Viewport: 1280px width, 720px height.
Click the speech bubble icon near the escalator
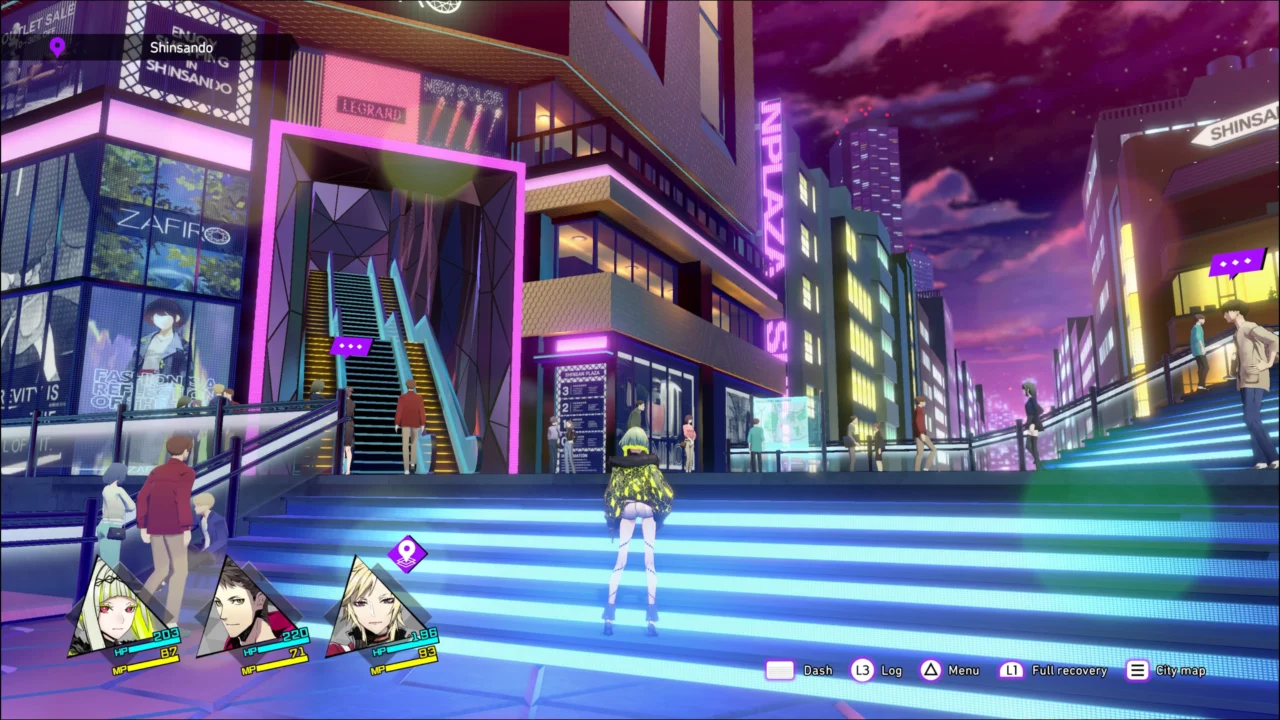[x=351, y=346]
